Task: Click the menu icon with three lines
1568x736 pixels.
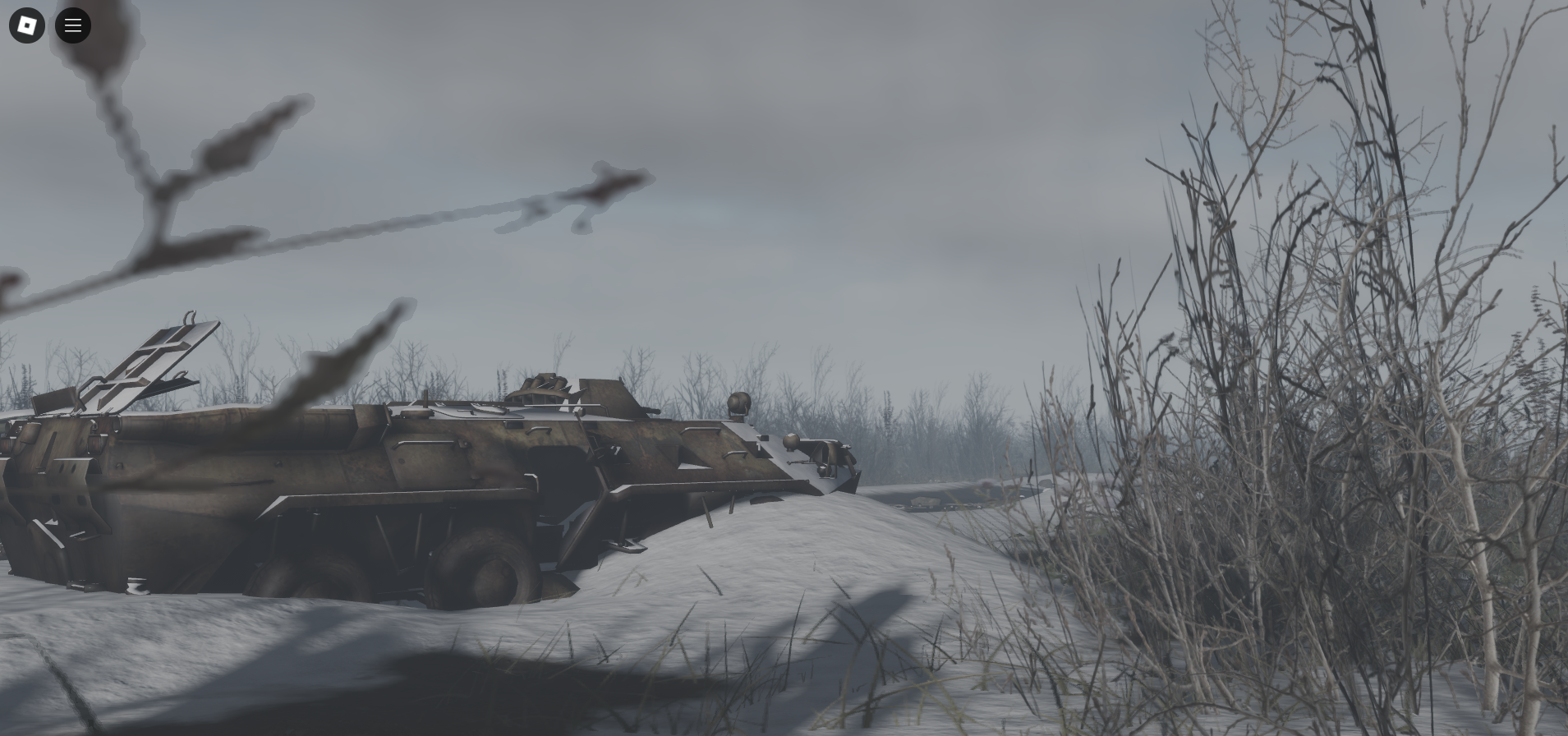Action: point(73,25)
